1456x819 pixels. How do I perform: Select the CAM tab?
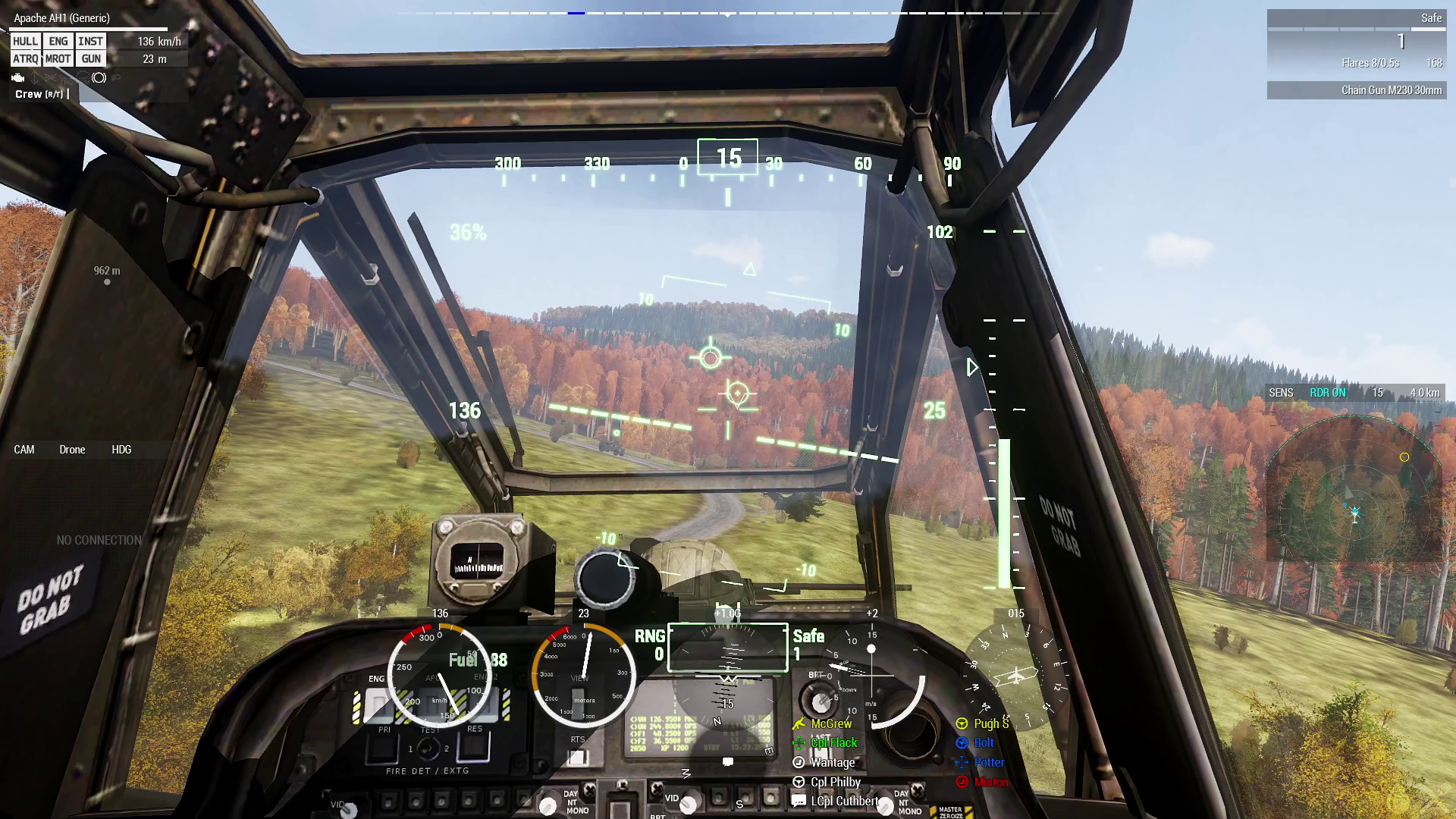24,450
